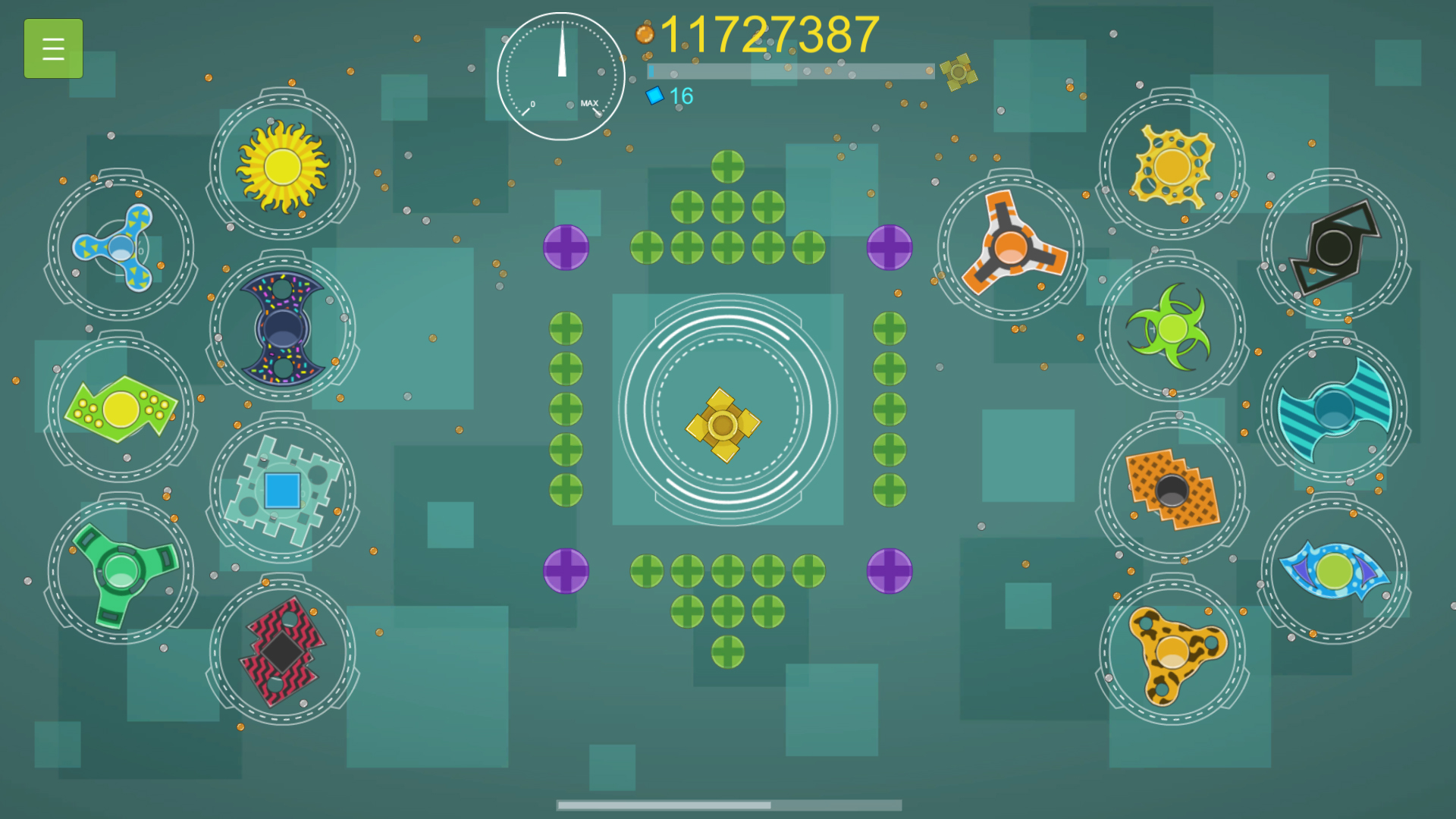Select the yellow sun spinner skin

point(282,165)
